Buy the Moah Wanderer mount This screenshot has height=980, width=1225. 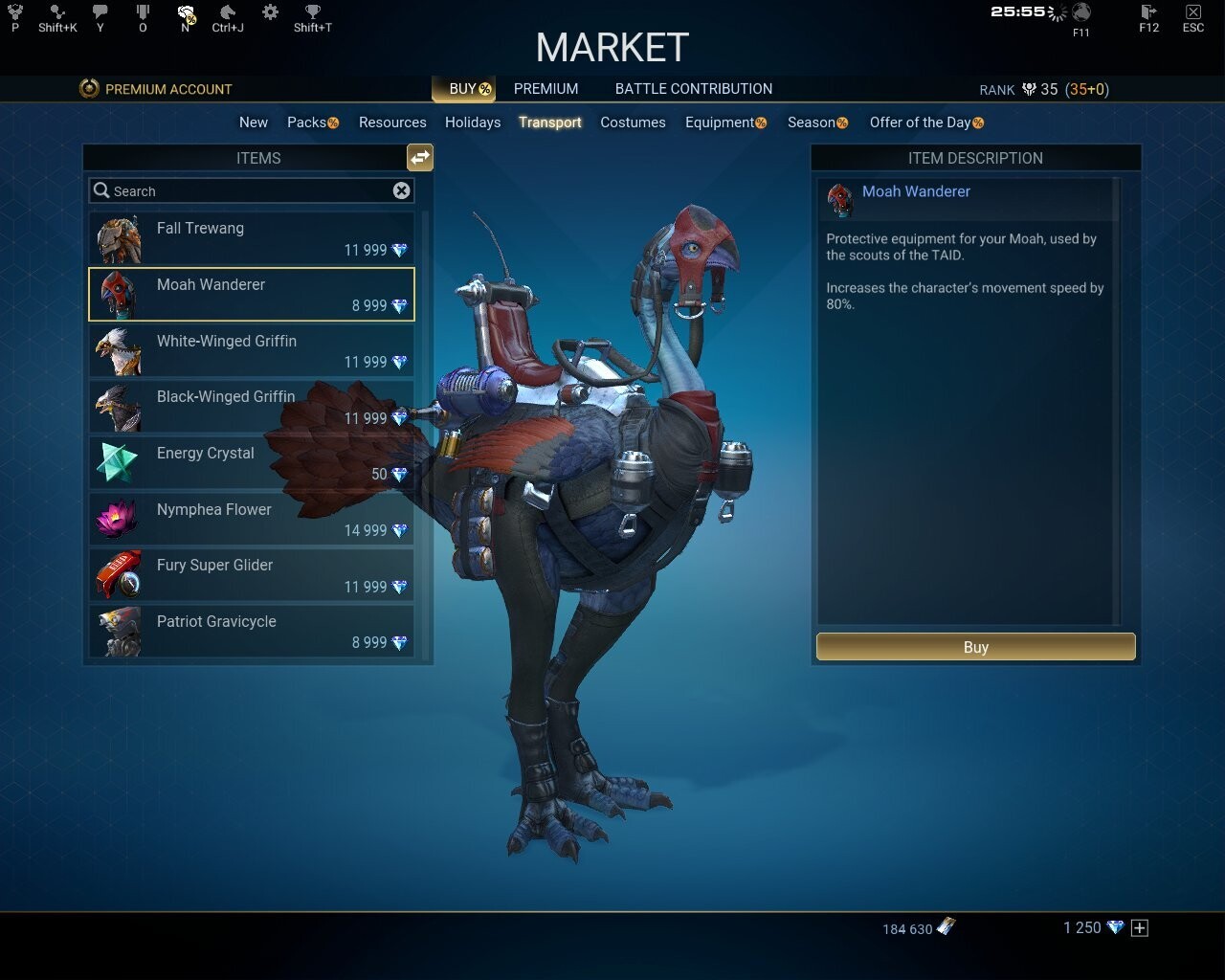975,647
